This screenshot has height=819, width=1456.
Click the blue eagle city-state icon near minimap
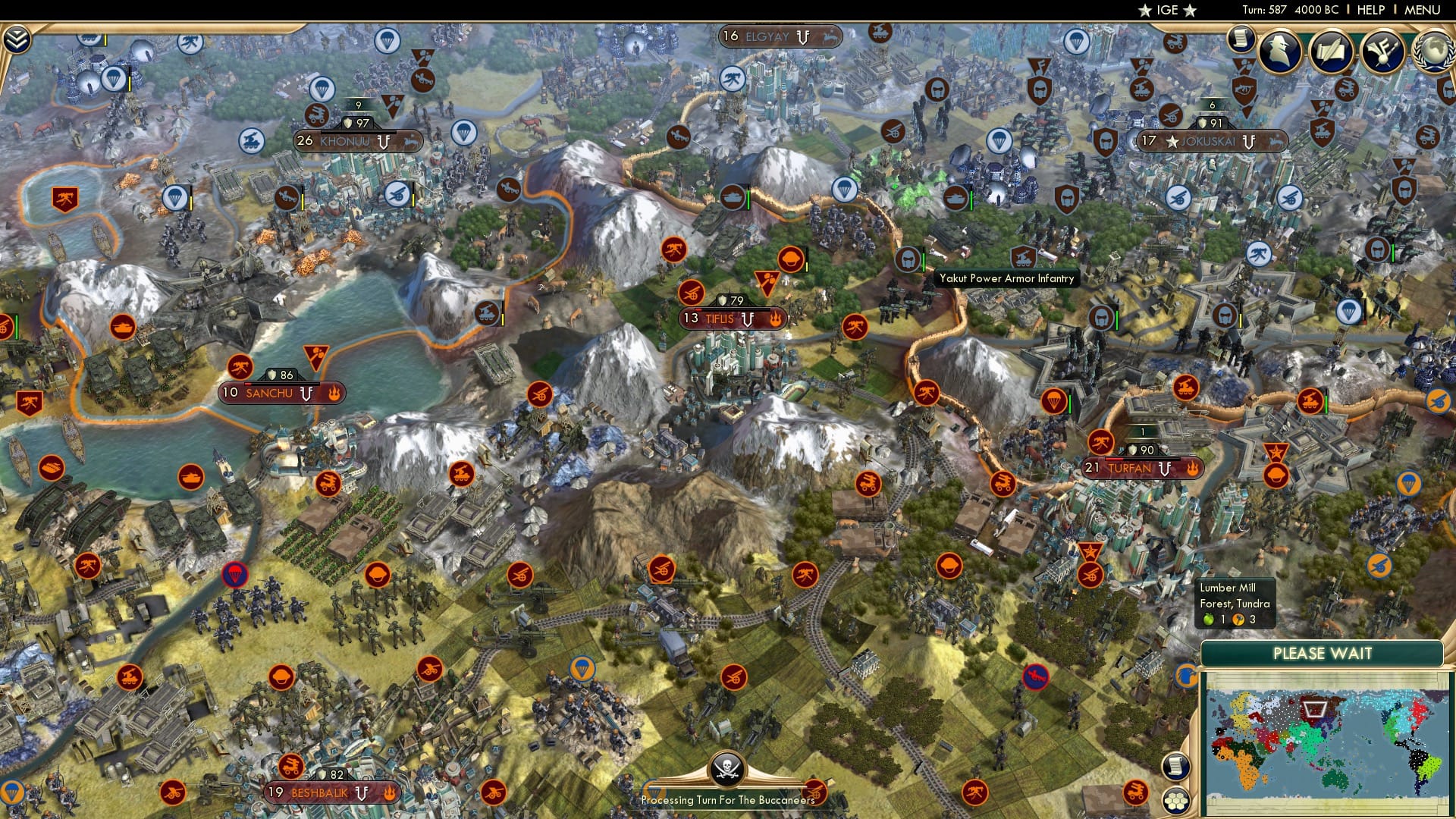pyautogui.click(x=1186, y=675)
